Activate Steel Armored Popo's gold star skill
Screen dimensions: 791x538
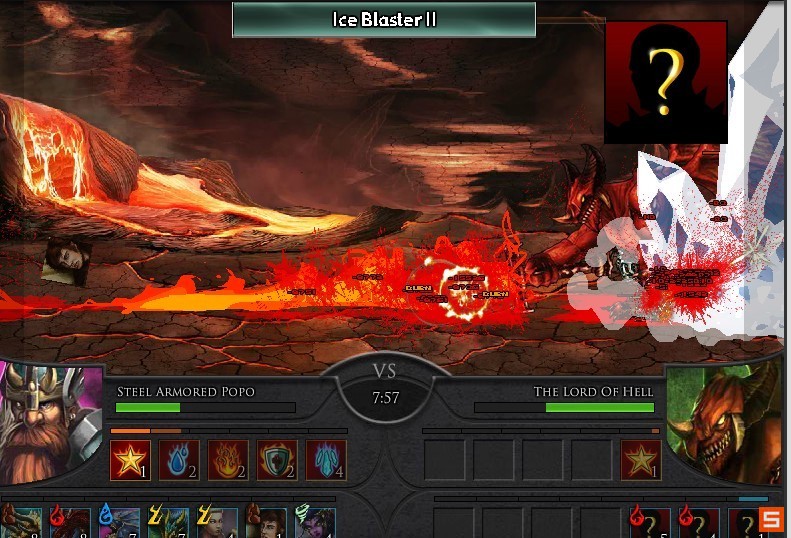[x=130, y=460]
